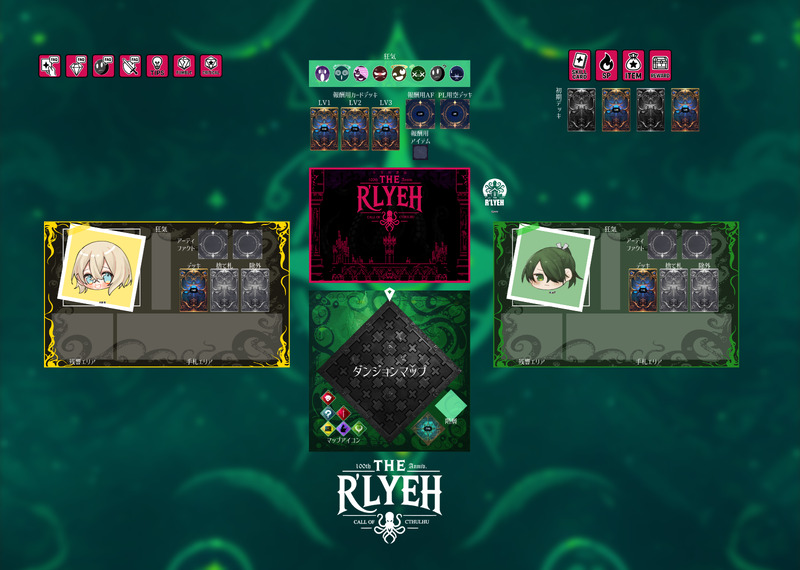800x570 pixels.
Task: Click the dungeon map board
Action: click(389, 370)
